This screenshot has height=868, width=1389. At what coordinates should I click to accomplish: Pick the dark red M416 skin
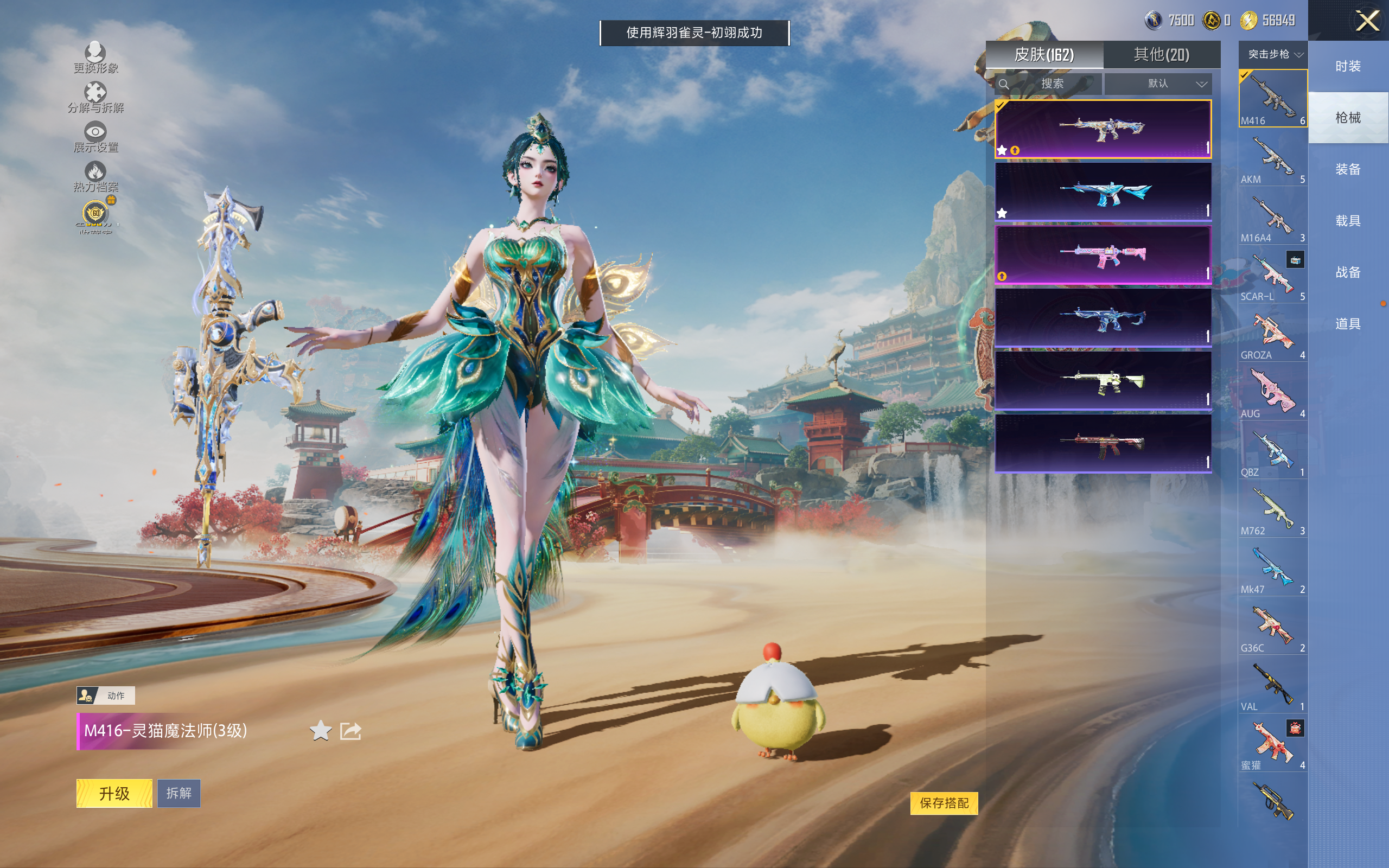[1103, 443]
